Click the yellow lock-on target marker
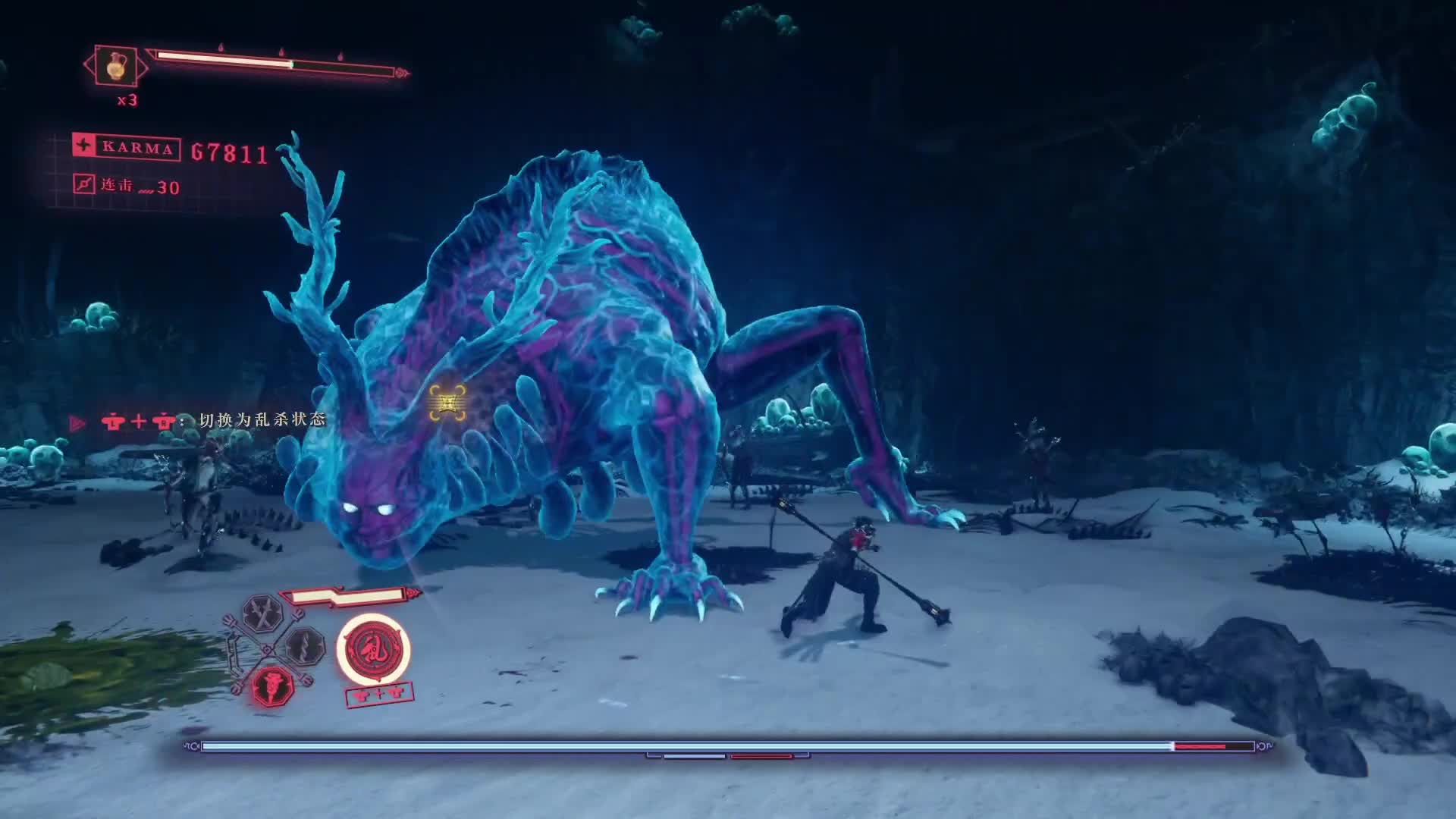This screenshot has height=819, width=1456. 447,401
